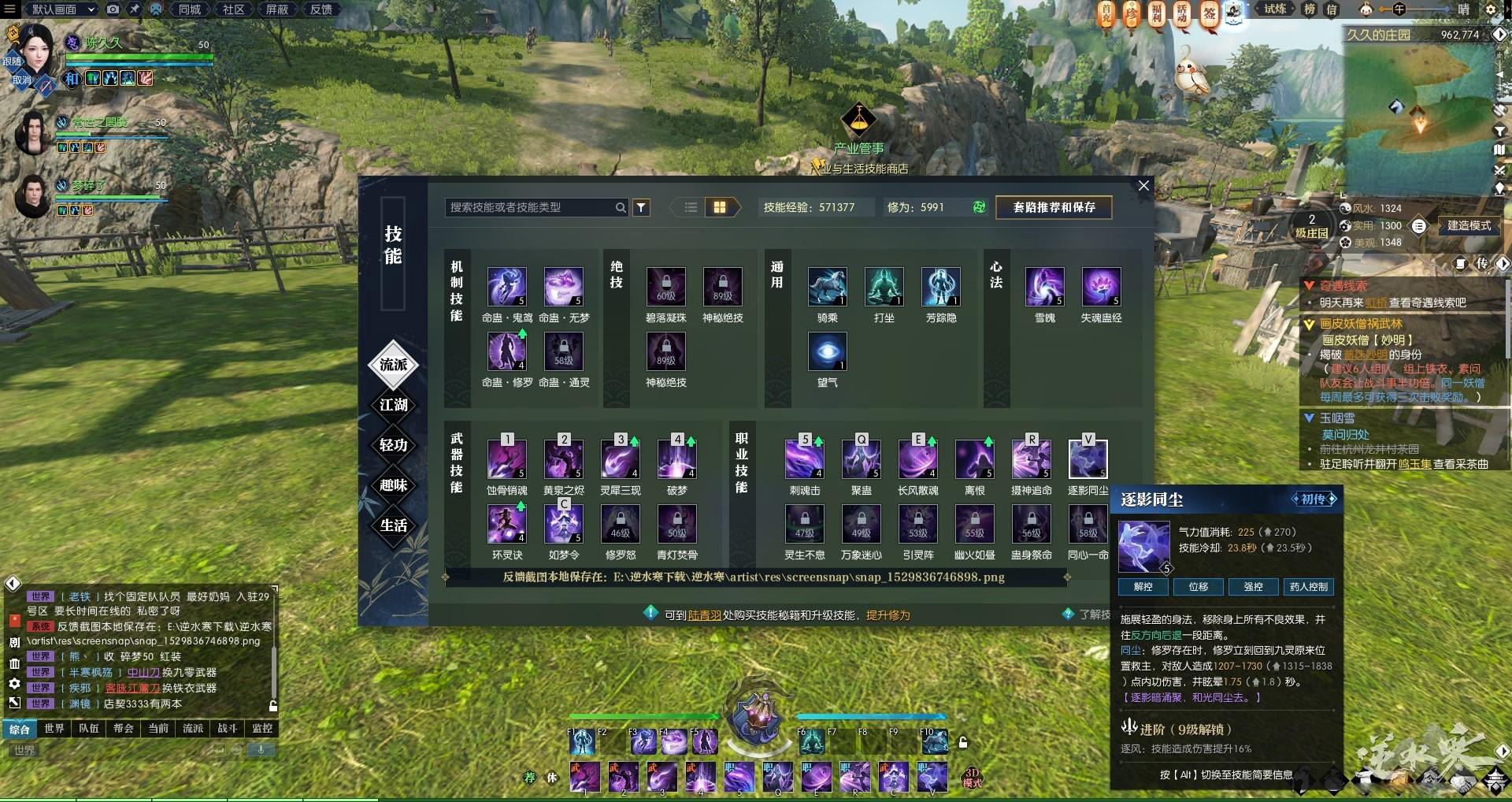The width and height of the screenshot is (1512, 802).
Task: Select the 蚀骨销魂 weapon skill icon
Action: (x=507, y=459)
